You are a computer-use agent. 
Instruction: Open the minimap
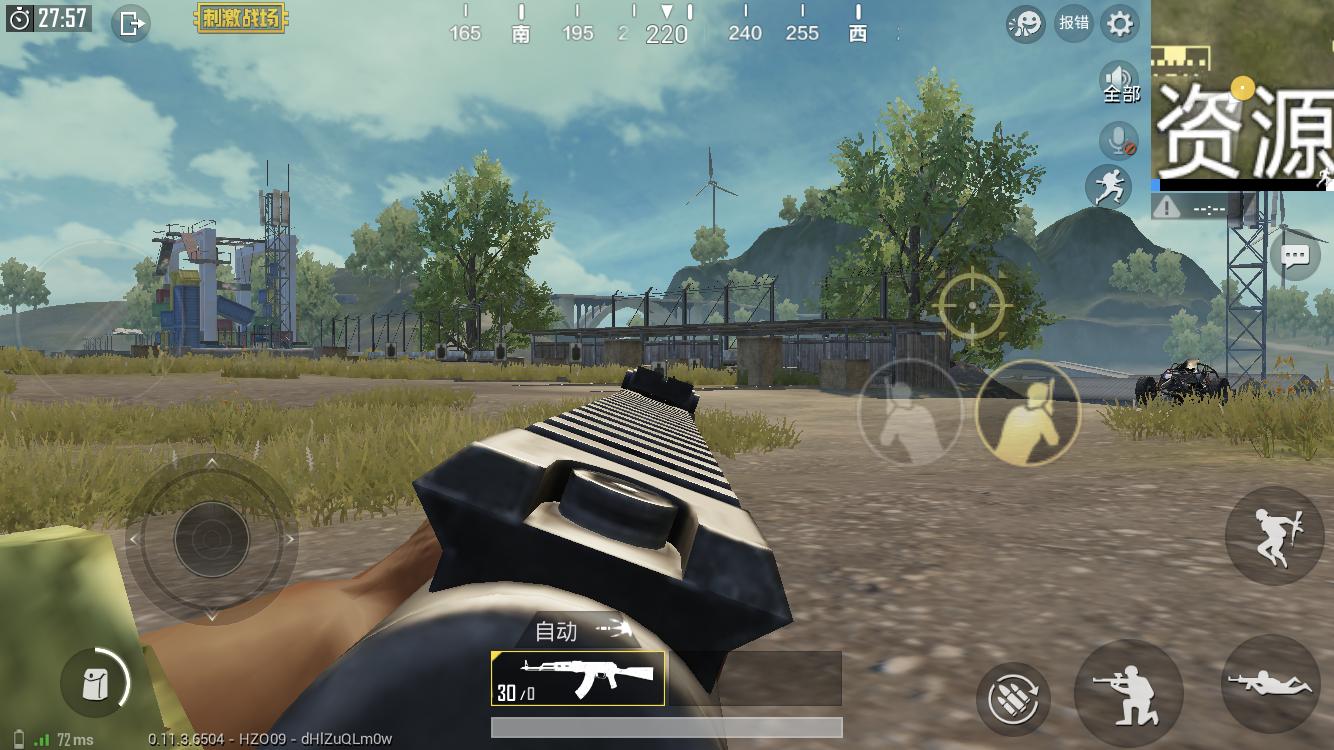1244,95
